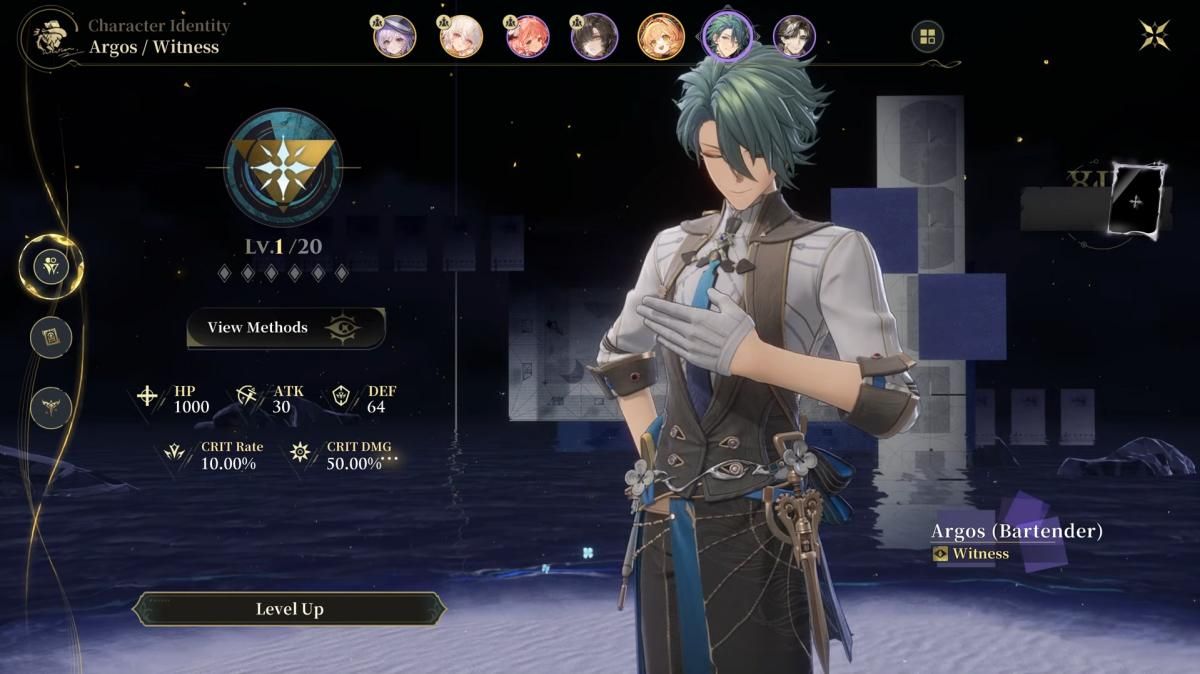Screen dimensions: 1200x674
Task: Select the green-haired Argos portrait
Action: (727, 35)
